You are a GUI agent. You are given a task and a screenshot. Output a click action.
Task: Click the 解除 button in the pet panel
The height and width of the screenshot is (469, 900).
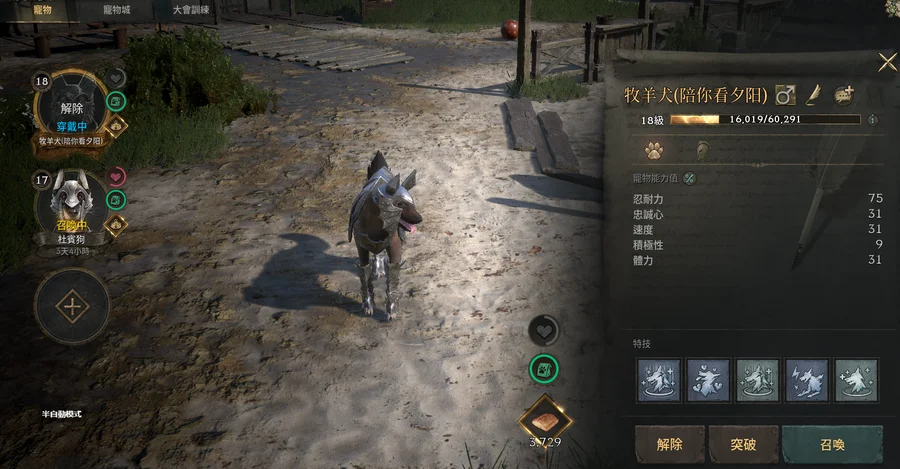pos(669,444)
